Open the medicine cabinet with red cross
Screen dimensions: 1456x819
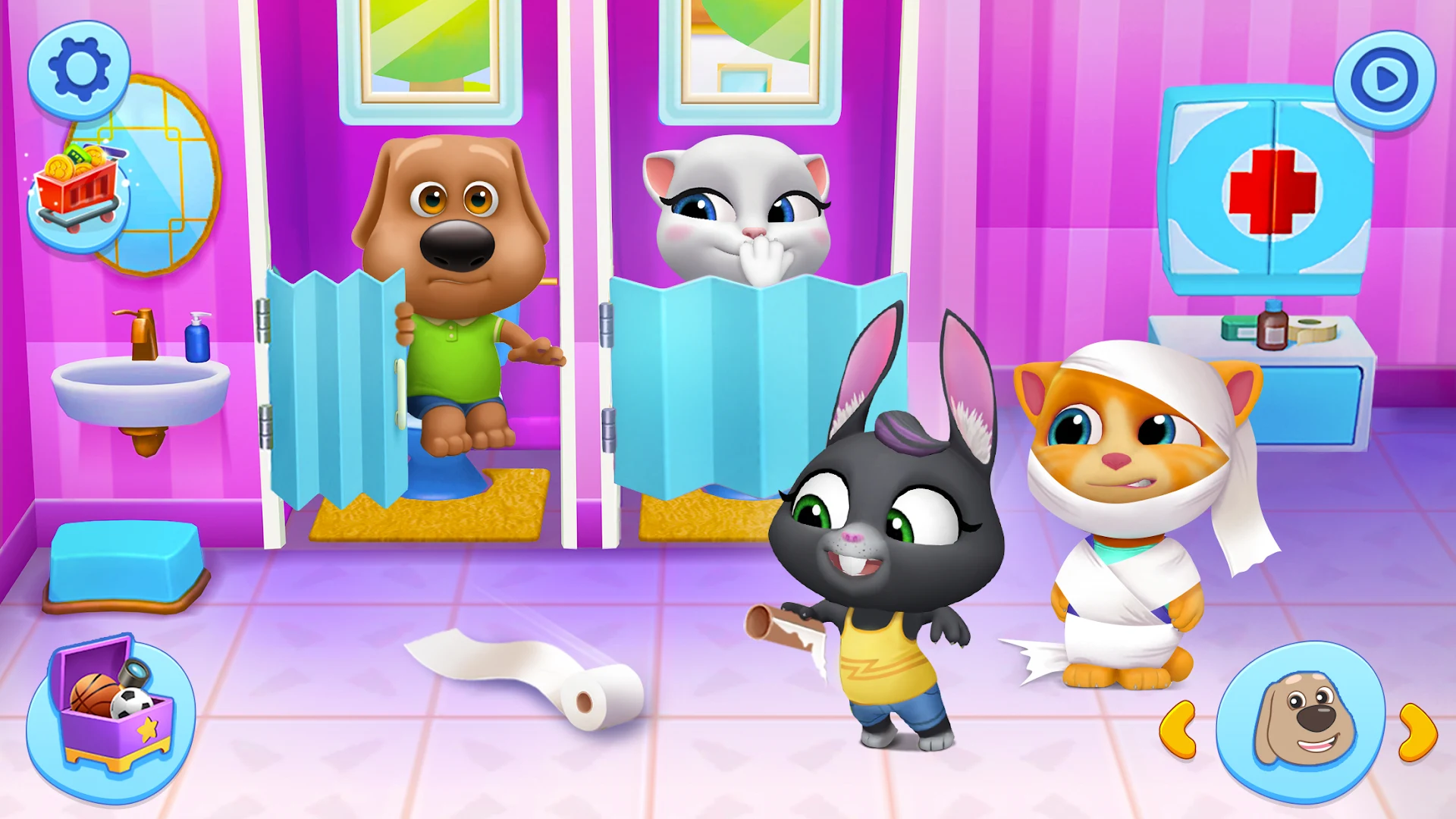(1274, 190)
